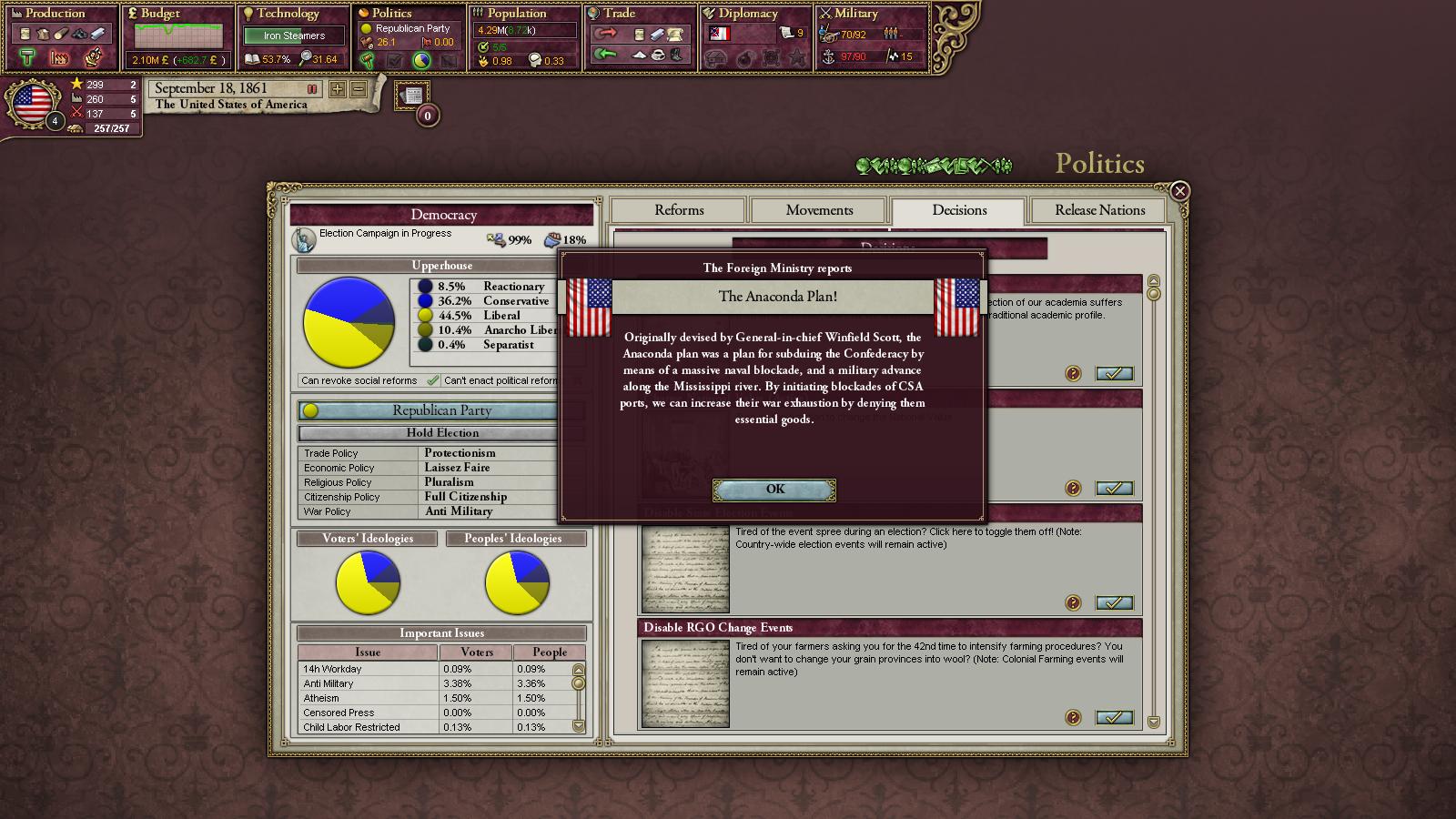Confirm the Anaconda Plan event with OK
This screenshot has width=1456, height=819.
(x=774, y=490)
